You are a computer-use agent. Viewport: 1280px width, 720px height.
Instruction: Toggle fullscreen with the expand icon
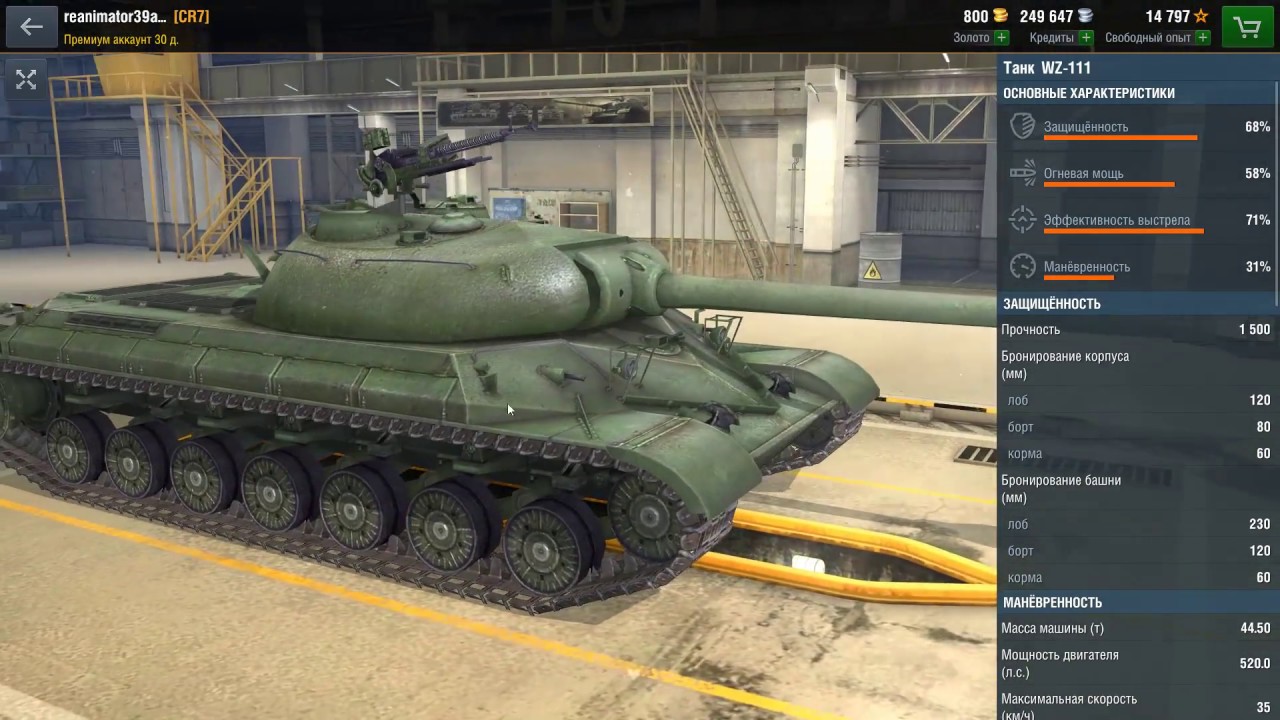(26, 79)
